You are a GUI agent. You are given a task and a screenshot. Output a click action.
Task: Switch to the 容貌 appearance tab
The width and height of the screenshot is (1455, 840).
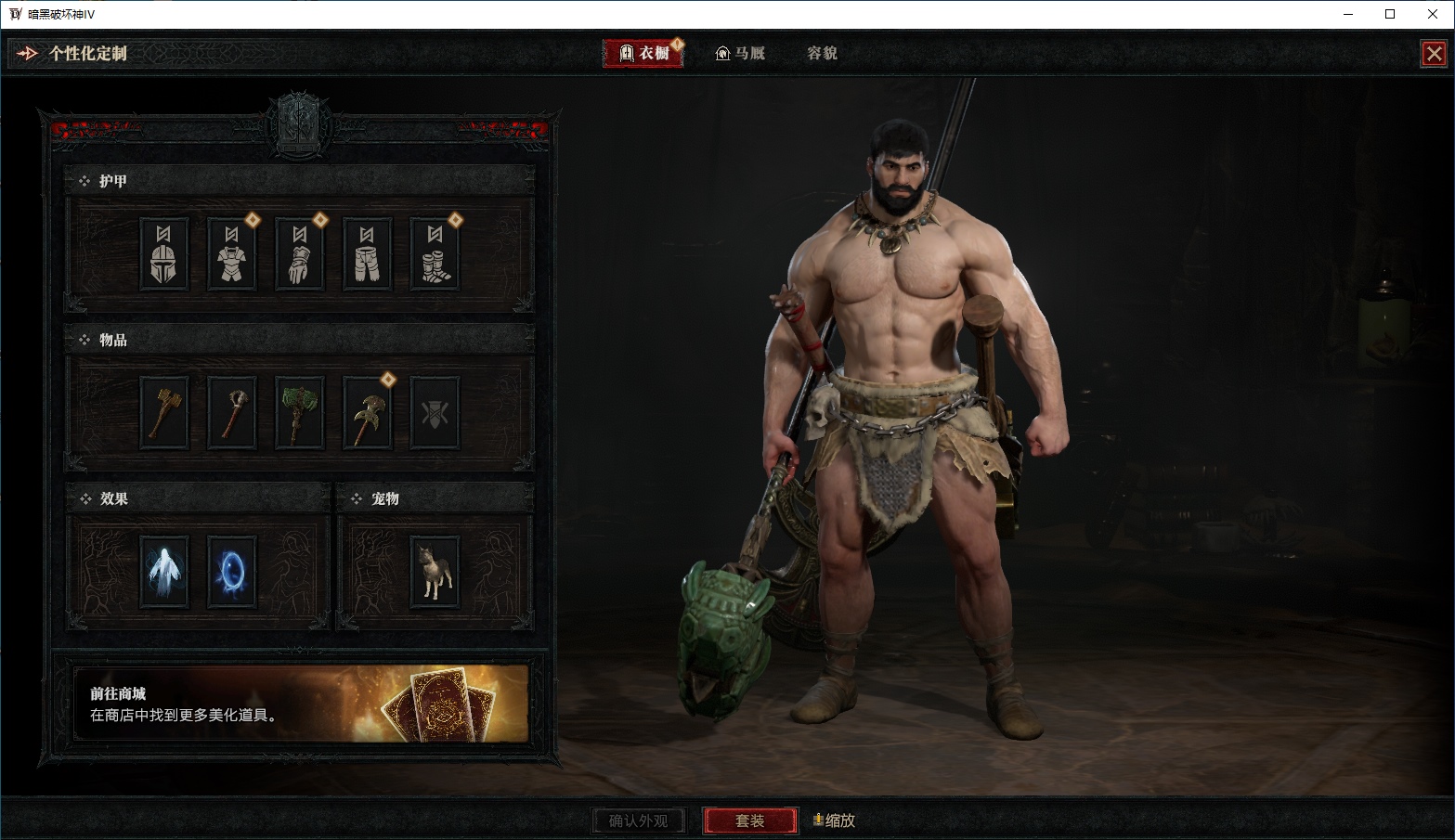pos(822,53)
